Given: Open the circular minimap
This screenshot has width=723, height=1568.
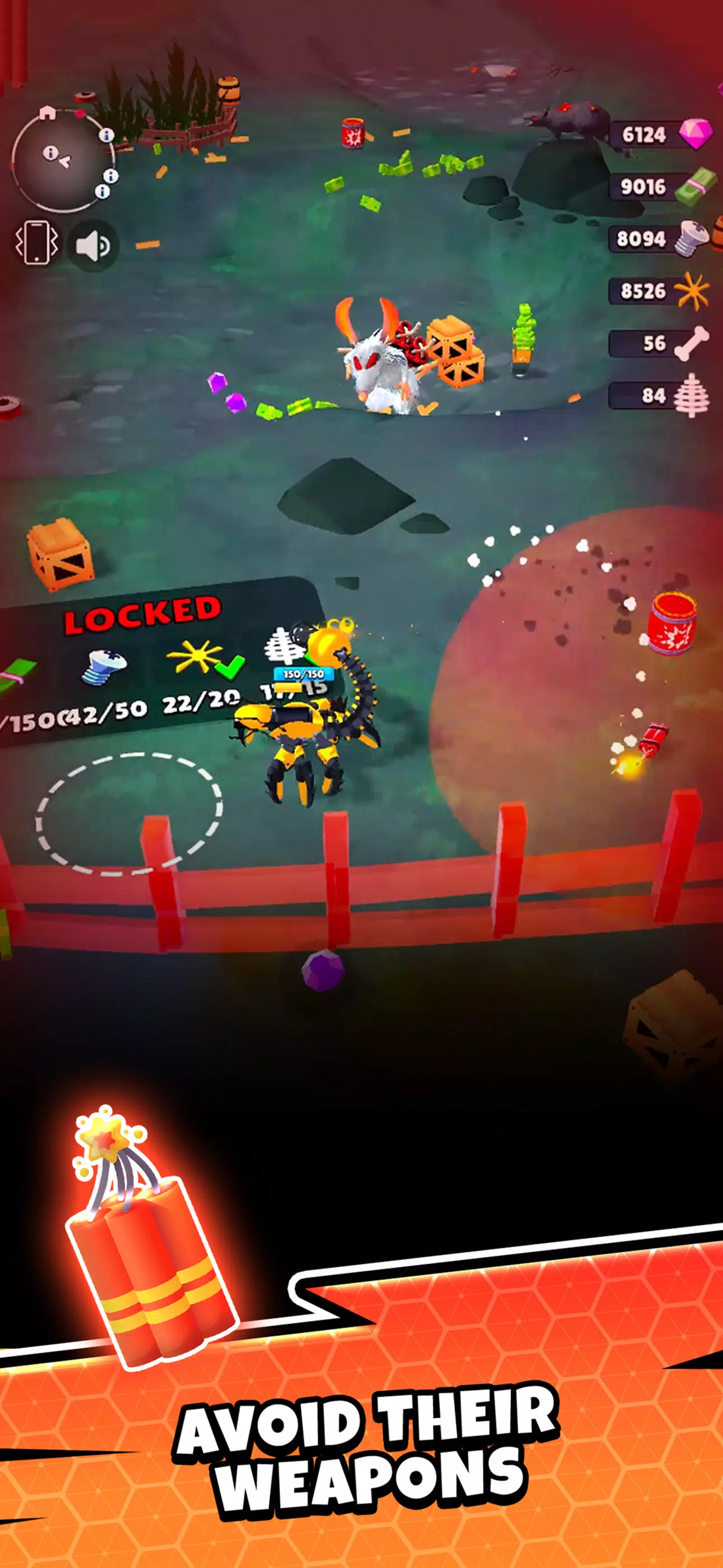Looking at the screenshot, I should [61, 160].
